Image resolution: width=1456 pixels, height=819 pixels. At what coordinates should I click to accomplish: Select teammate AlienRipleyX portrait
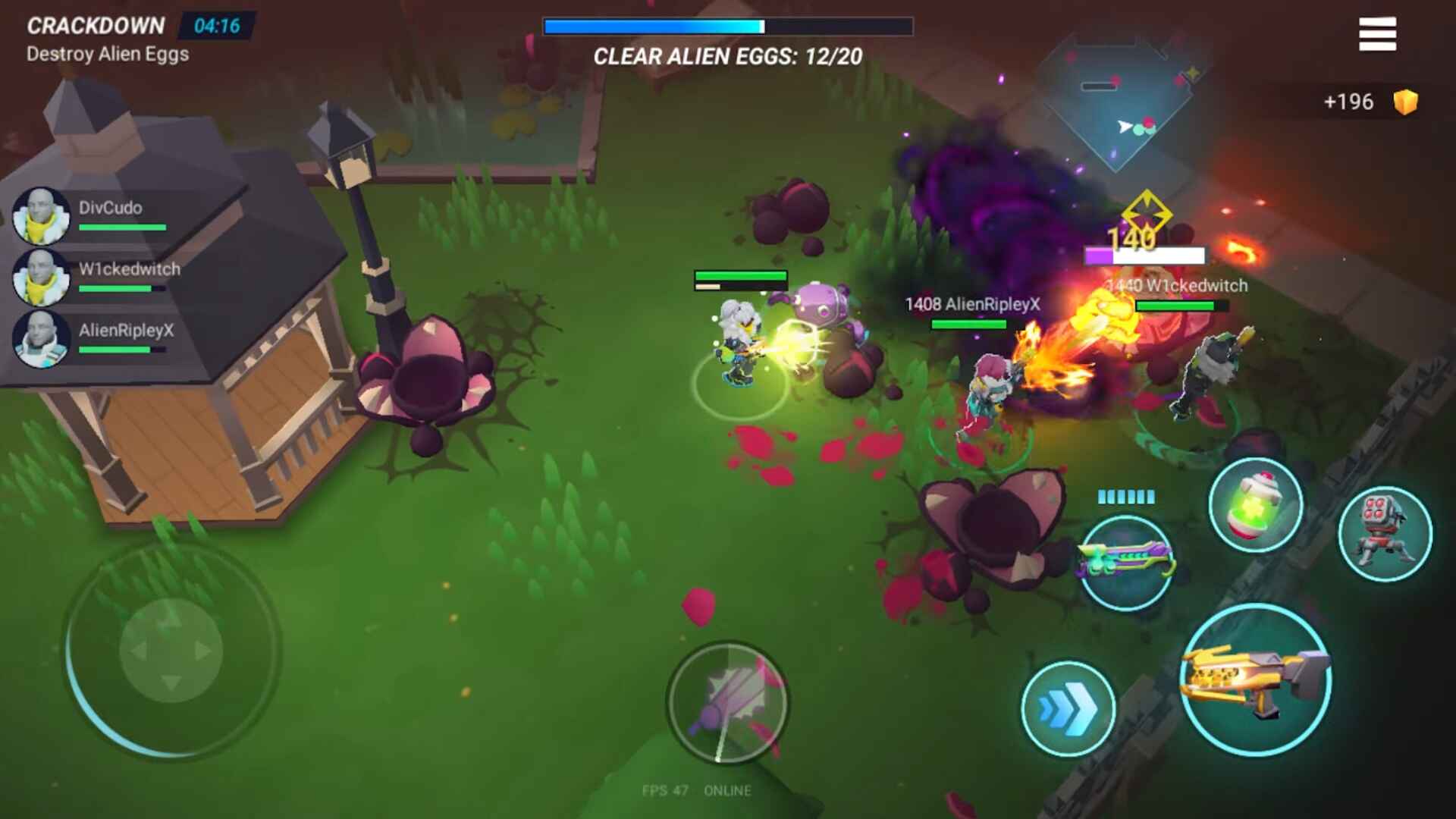coord(42,339)
